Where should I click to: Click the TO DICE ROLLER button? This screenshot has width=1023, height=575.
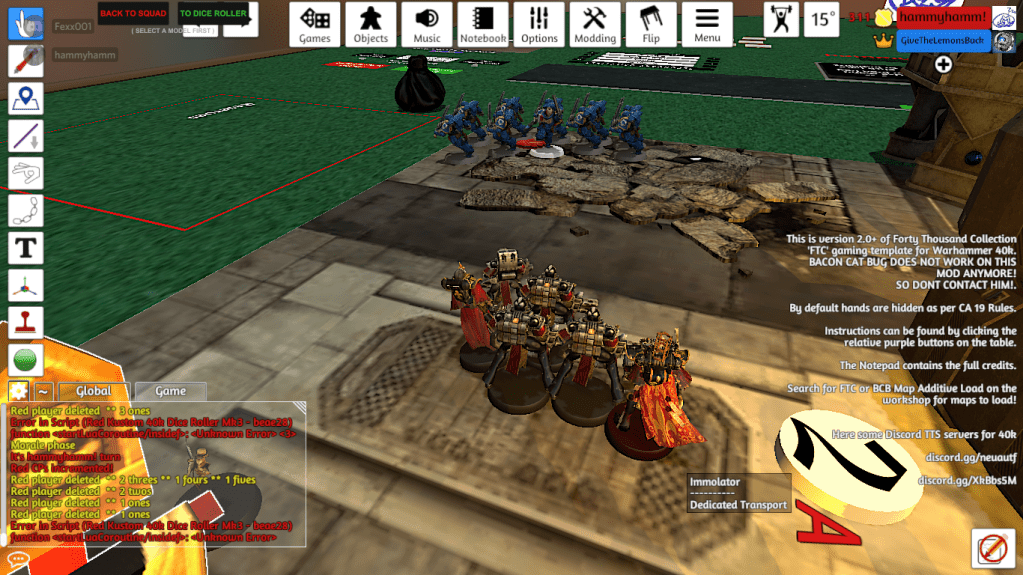click(213, 14)
